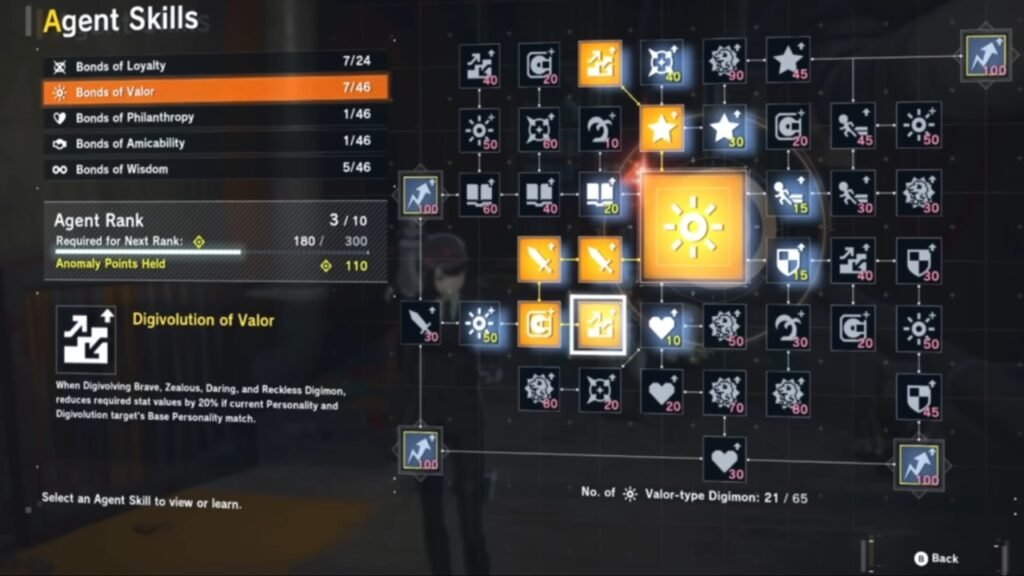This screenshot has height=576, width=1024.
Task: Open the Bonds of Amicability skill tree
Action: (214, 143)
